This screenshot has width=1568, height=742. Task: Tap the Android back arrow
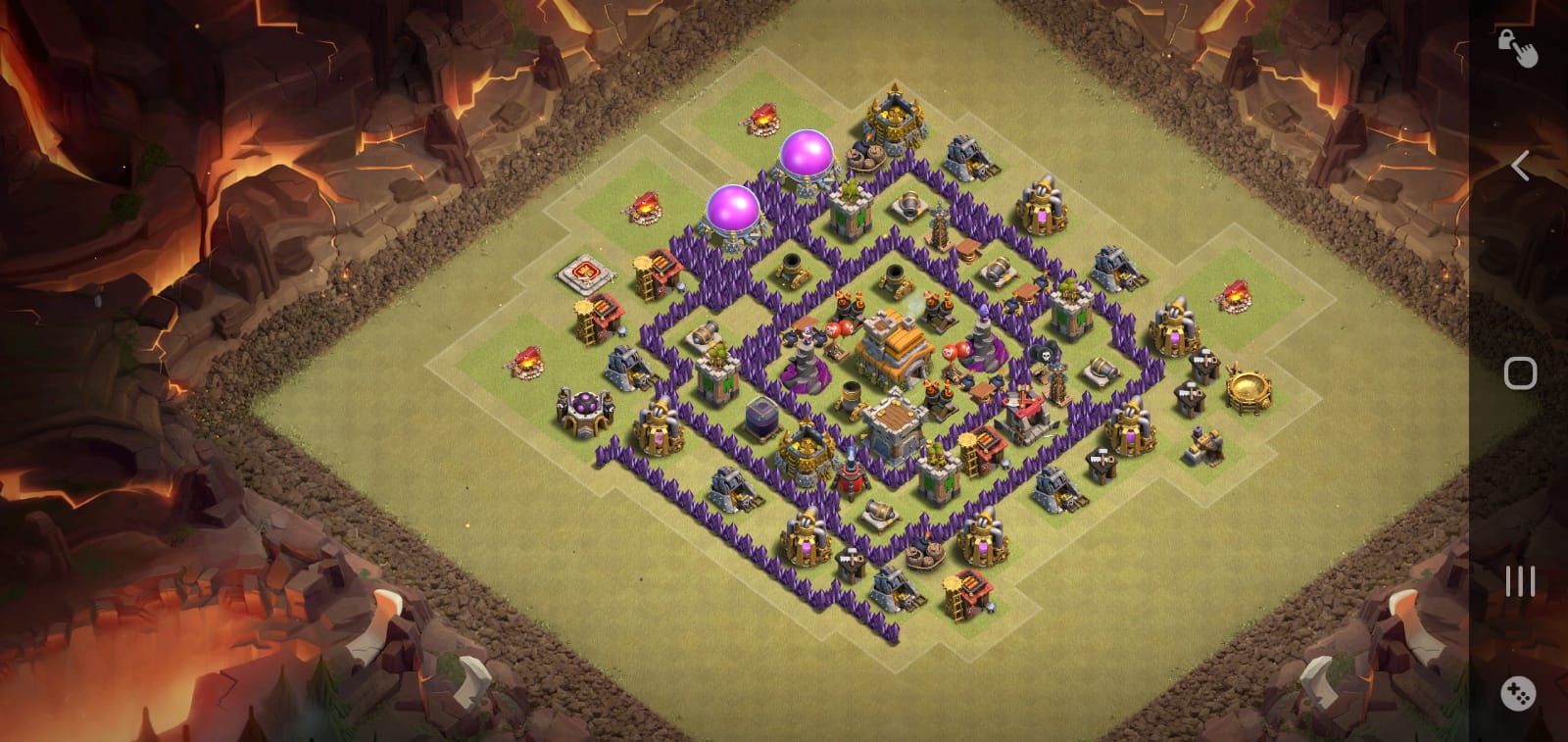point(1520,166)
